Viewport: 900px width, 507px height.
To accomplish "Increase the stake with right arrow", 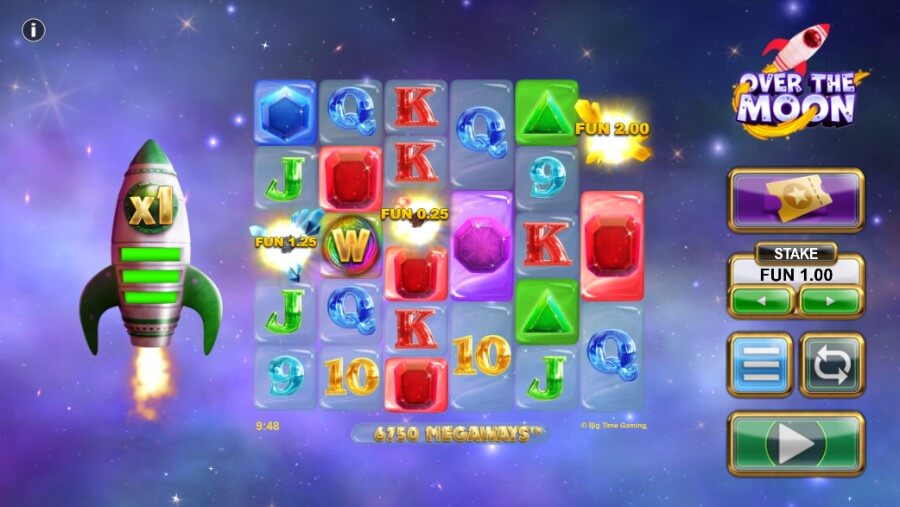I will pos(830,300).
